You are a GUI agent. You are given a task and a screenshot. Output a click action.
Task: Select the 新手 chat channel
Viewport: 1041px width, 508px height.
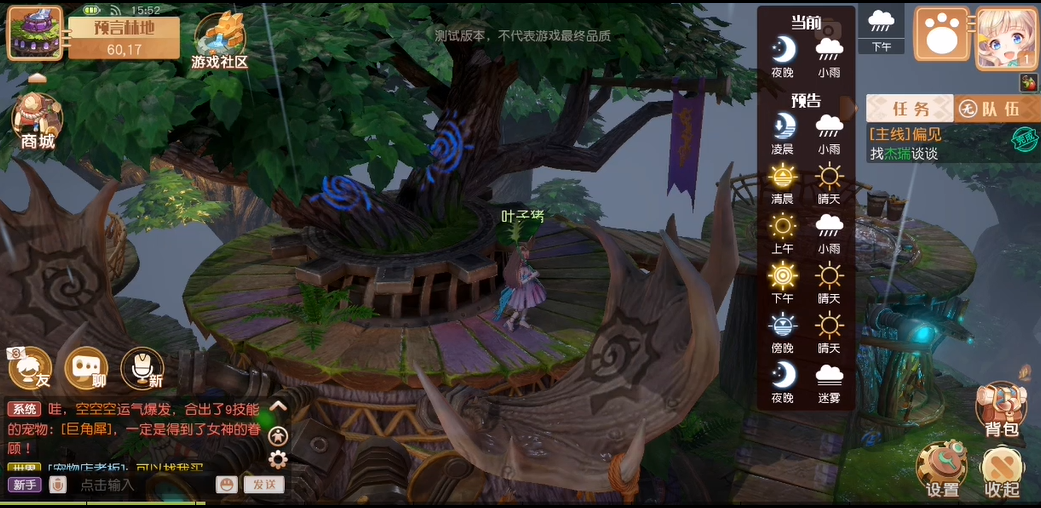pos(24,485)
